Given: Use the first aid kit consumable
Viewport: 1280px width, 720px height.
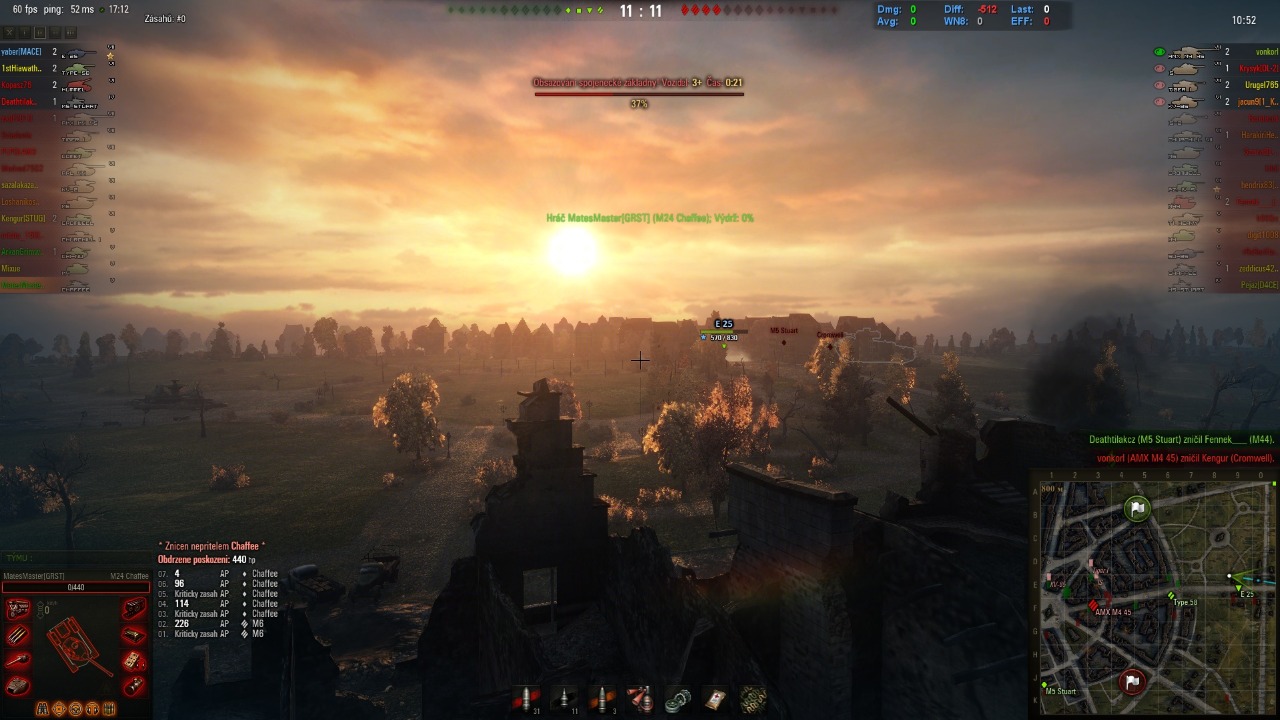Looking at the screenshot, I should pyautogui.click(x=715, y=698).
